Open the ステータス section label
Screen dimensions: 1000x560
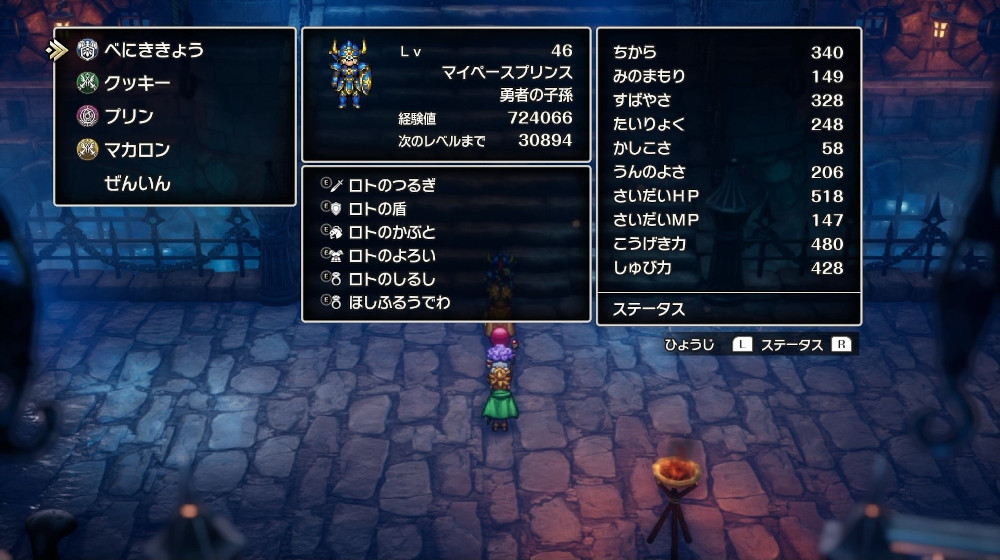point(649,309)
